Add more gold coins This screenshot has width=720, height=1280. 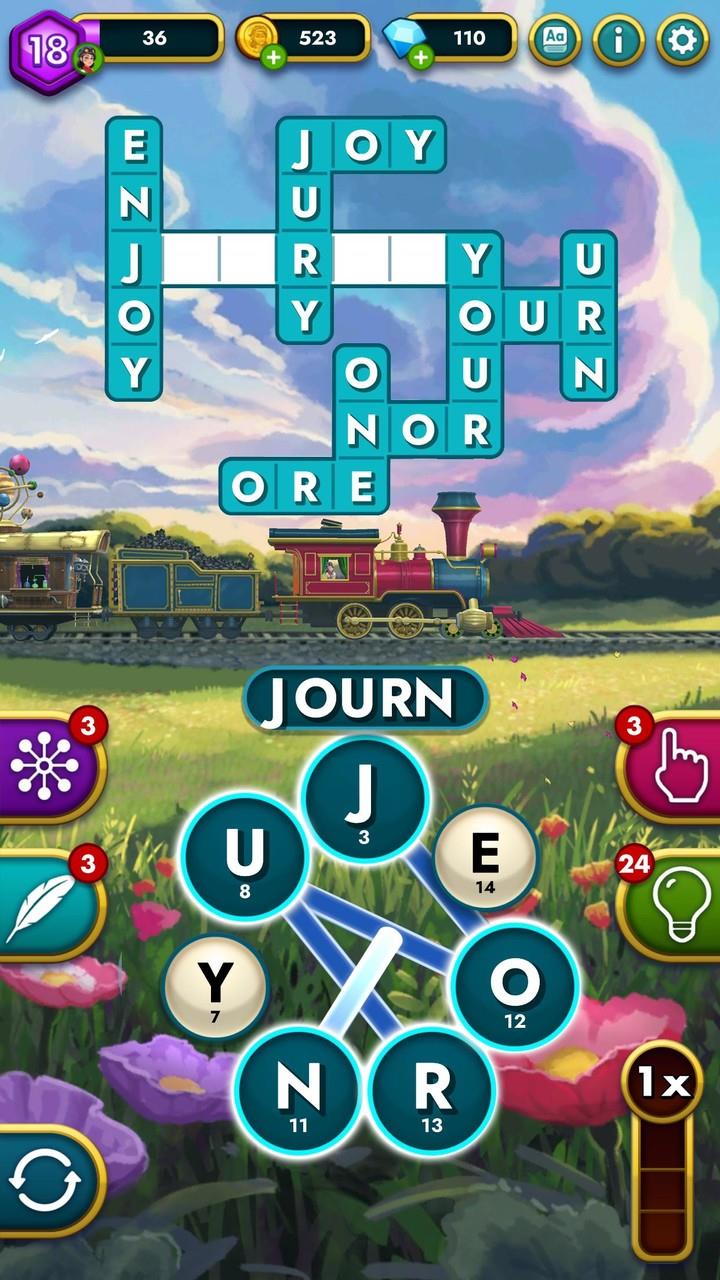[273, 56]
